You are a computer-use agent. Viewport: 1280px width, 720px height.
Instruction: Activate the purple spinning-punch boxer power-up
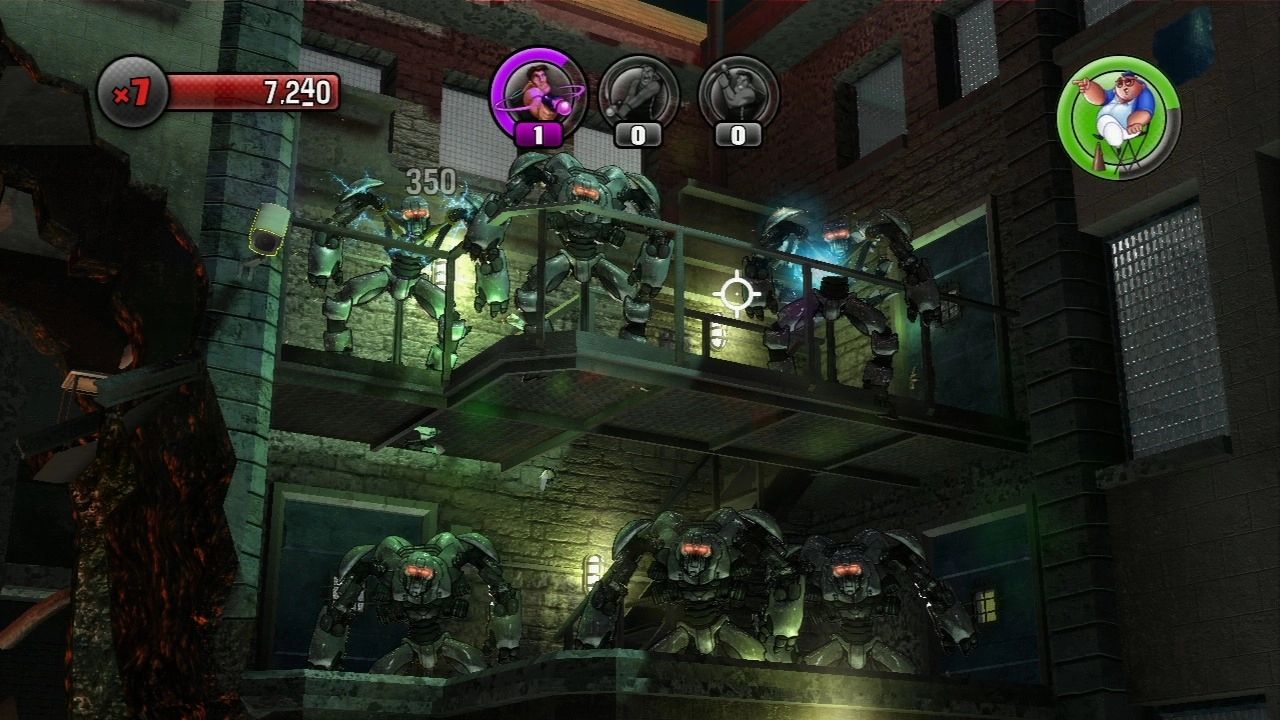(x=538, y=95)
